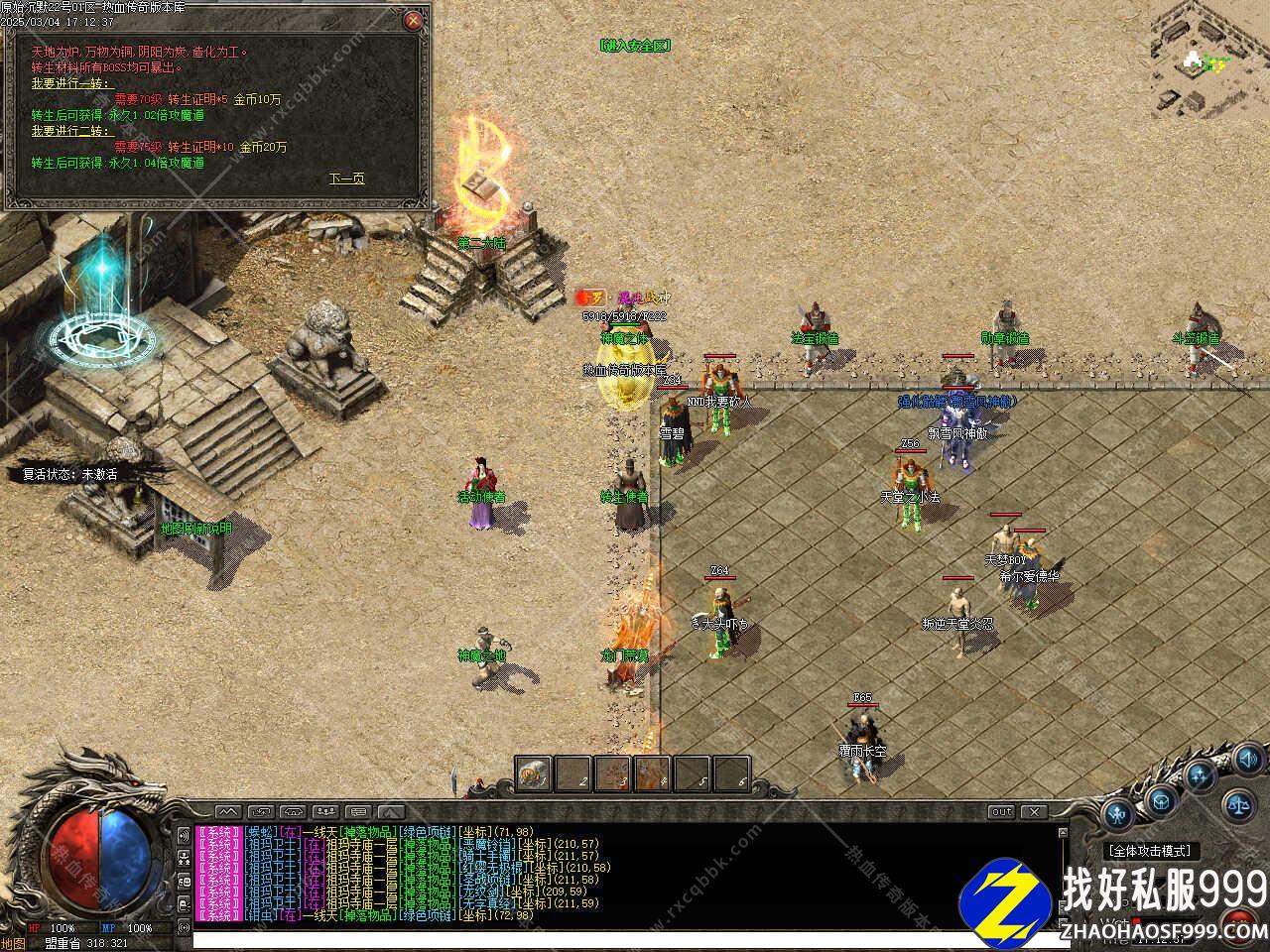
Task: Toggle sound with the speaker icon
Action: pos(1246,761)
